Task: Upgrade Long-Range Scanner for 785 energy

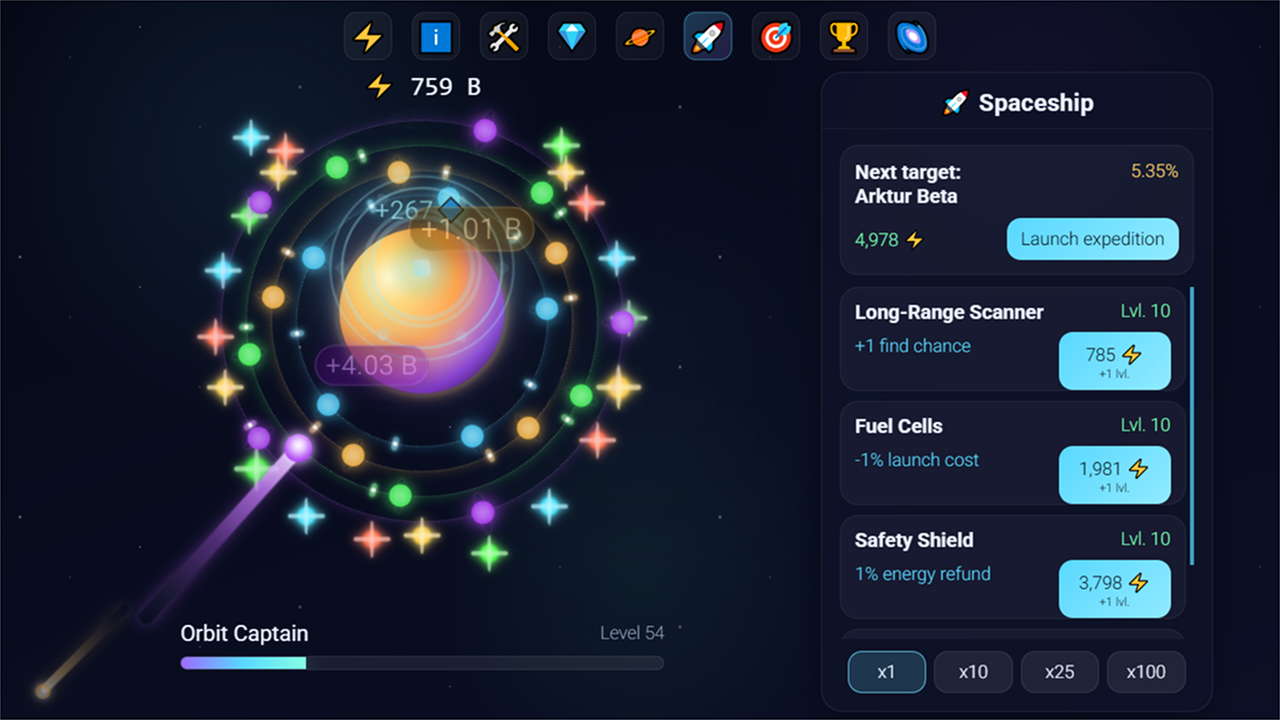Action: (x=1115, y=361)
